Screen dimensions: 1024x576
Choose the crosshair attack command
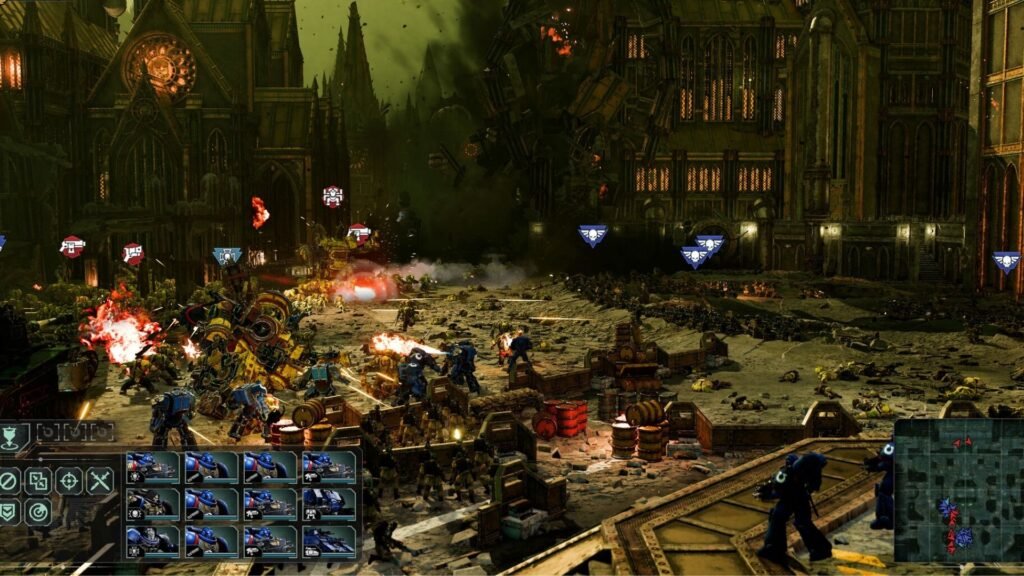pos(69,481)
